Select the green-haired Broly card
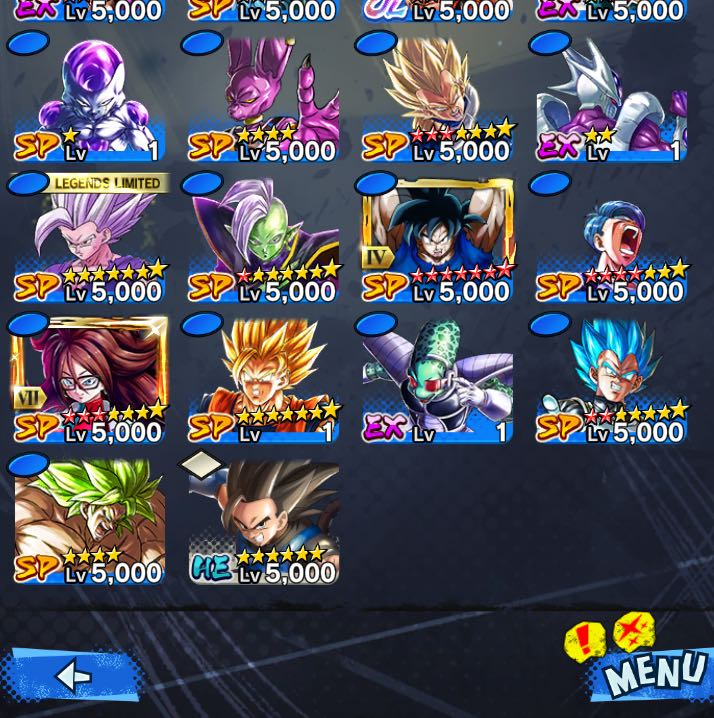This screenshot has height=718, width=714. tap(90, 520)
